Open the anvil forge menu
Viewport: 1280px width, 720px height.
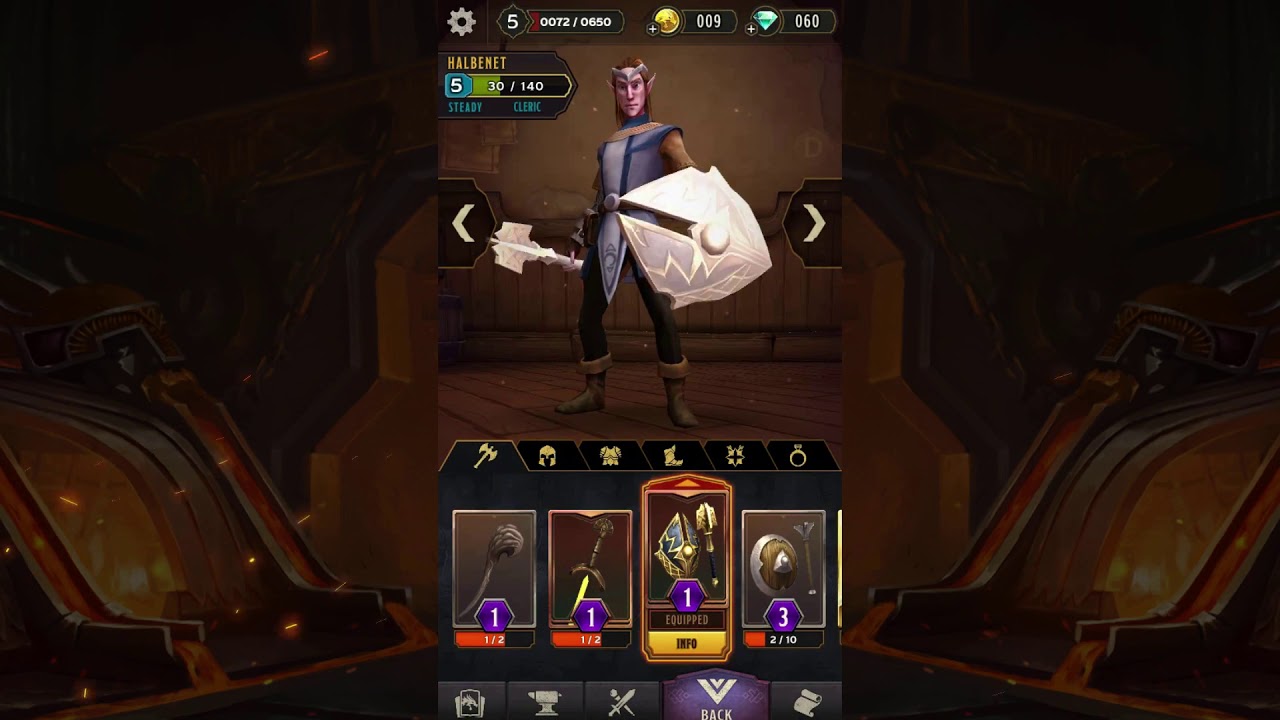coord(545,703)
